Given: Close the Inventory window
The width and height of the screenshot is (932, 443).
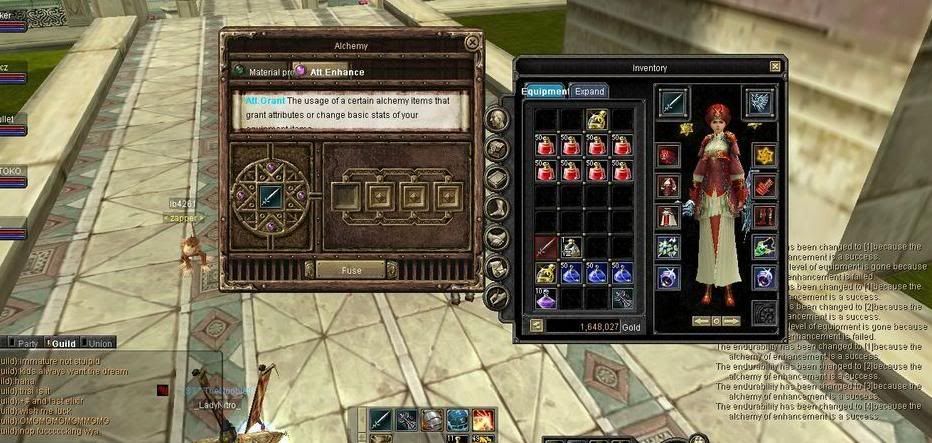Looking at the screenshot, I should (775, 66).
